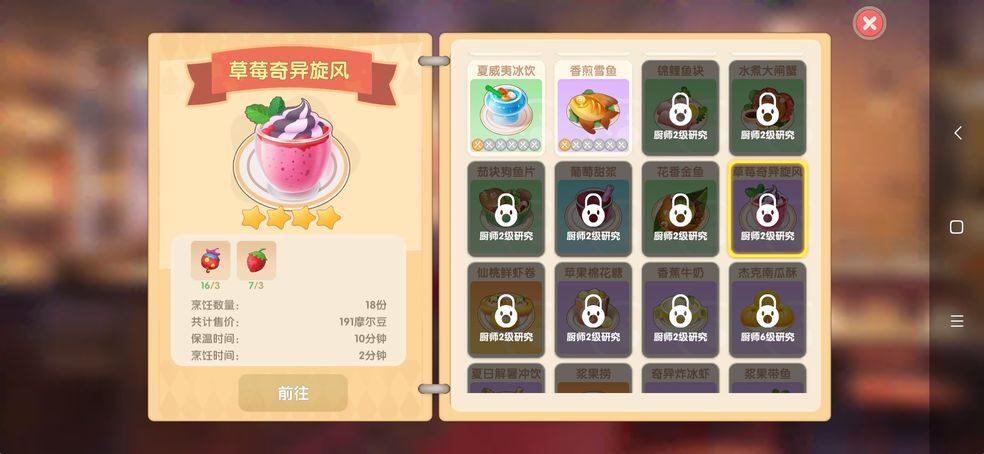The image size is (984, 454).
Task: Select the locked 水煮大闸蟹 recipe
Action: 767,108
